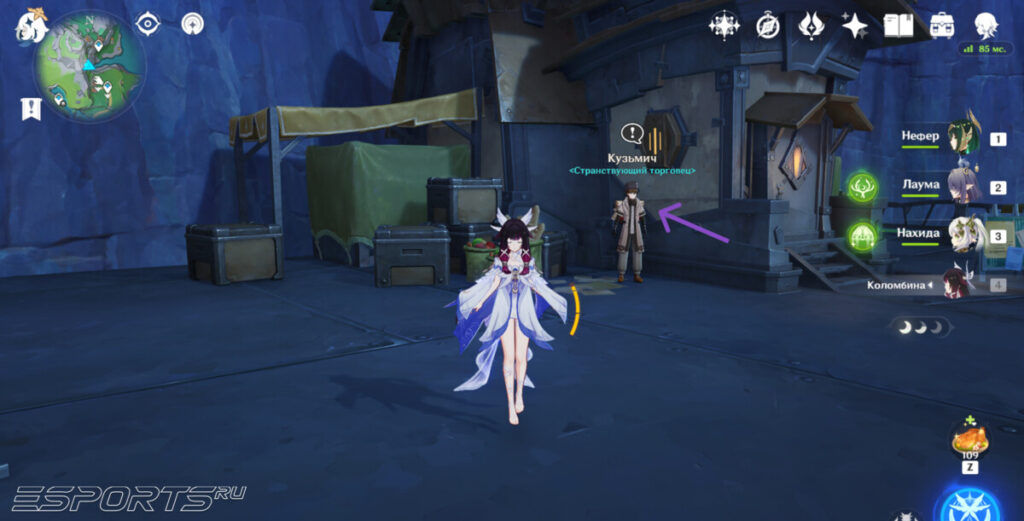Switch to party member Лаума
1024x521 pixels.
coord(964,185)
